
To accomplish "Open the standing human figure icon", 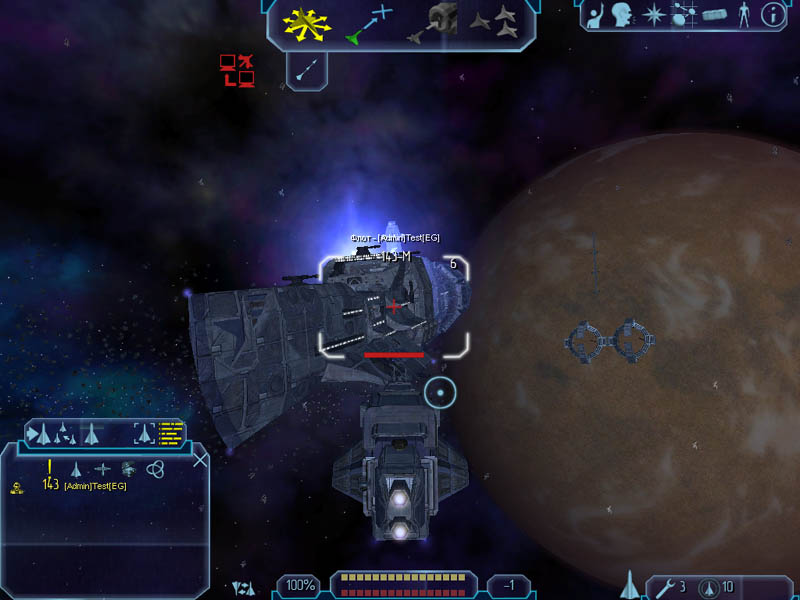I will click(x=742, y=15).
